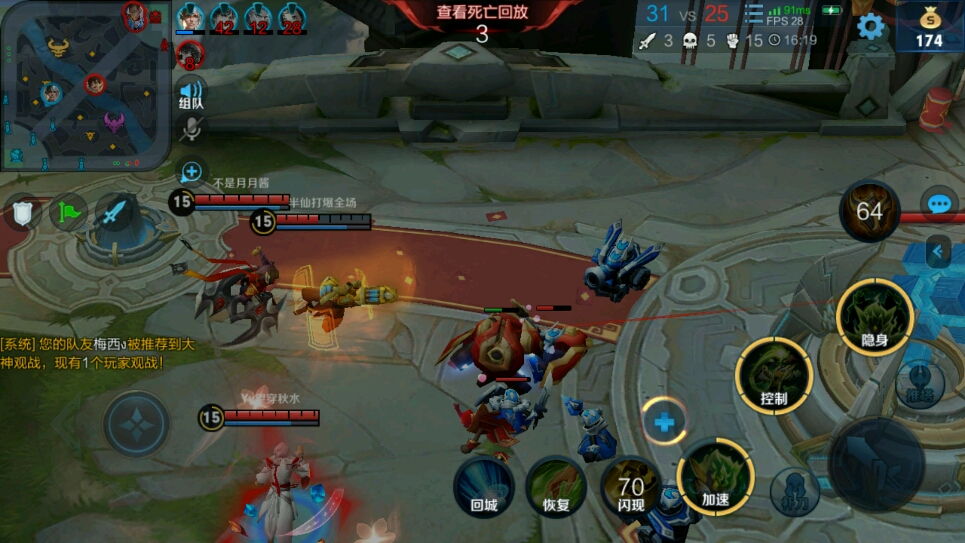Use the 恢复 restore ability
The height and width of the screenshot is (543, 965).
pos(556,486)
